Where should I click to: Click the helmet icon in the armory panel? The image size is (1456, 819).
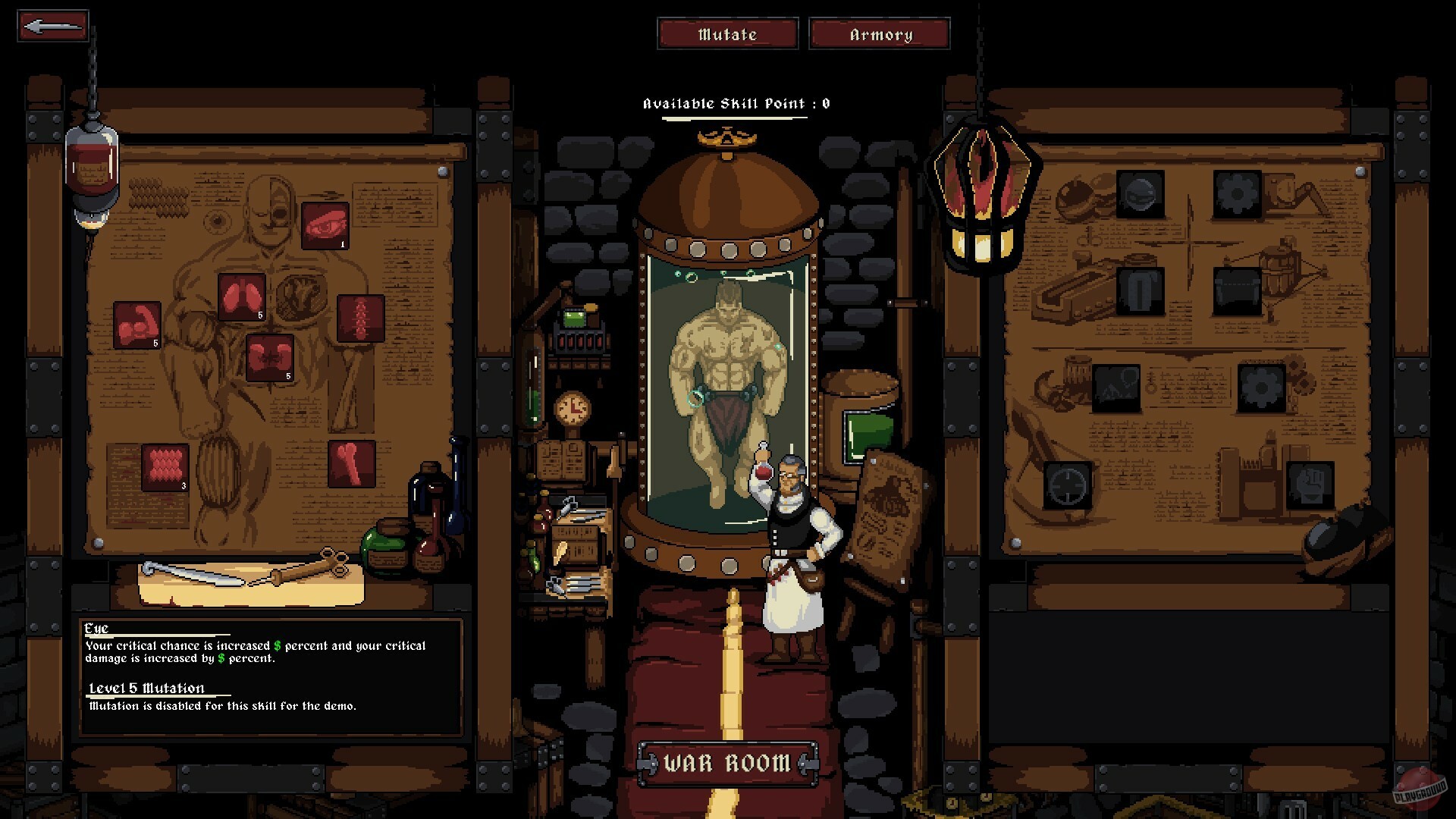(1141, 194)
